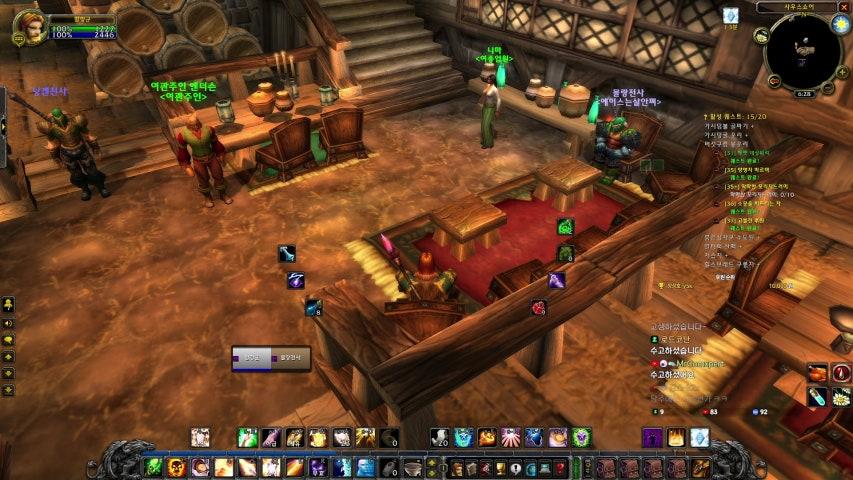This screenshot has height=480, width=853.
Task: Use the purple shadow ability in the right bar
Action: 652,437
